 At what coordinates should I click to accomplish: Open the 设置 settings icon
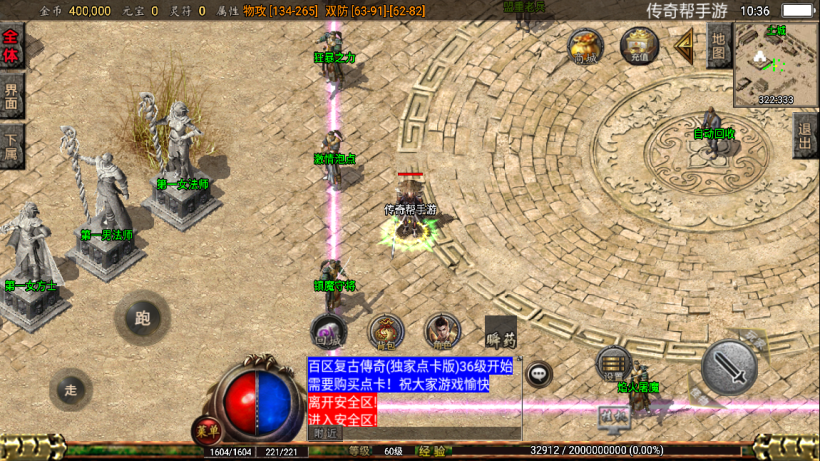coord(613,365)
